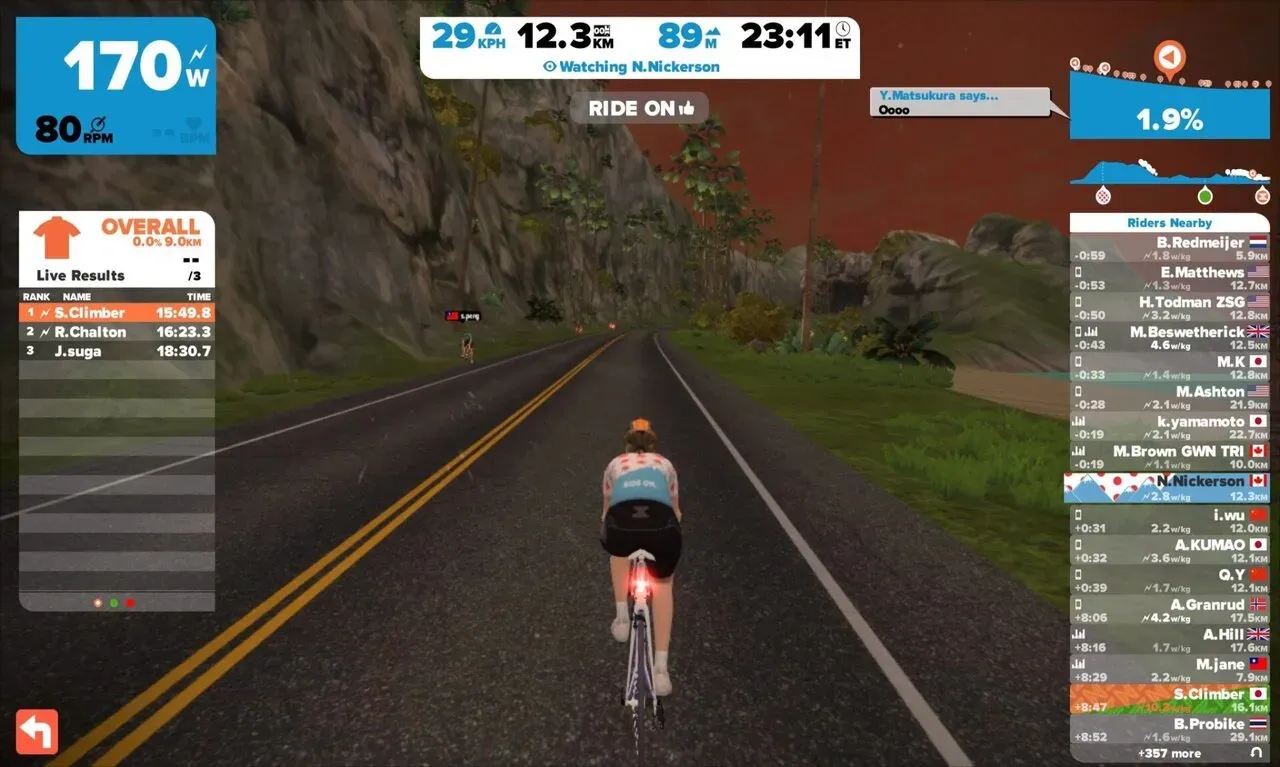
Task: Select the S.Climber row in Riders Nearby
Action: pyautogui.click(x=1169, y=700)
